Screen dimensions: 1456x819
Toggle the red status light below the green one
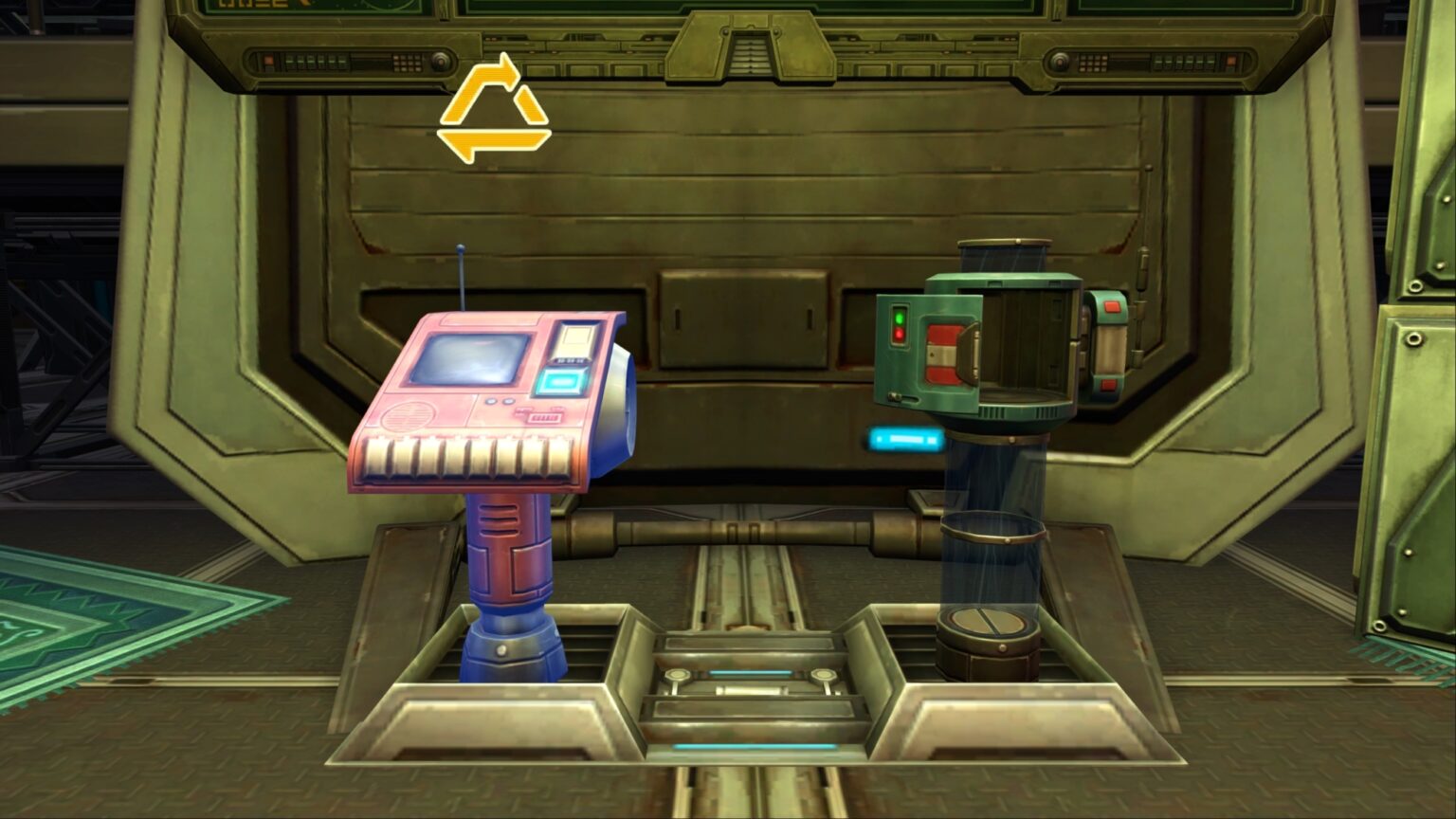pyautogui.click(x=900, y=335)
